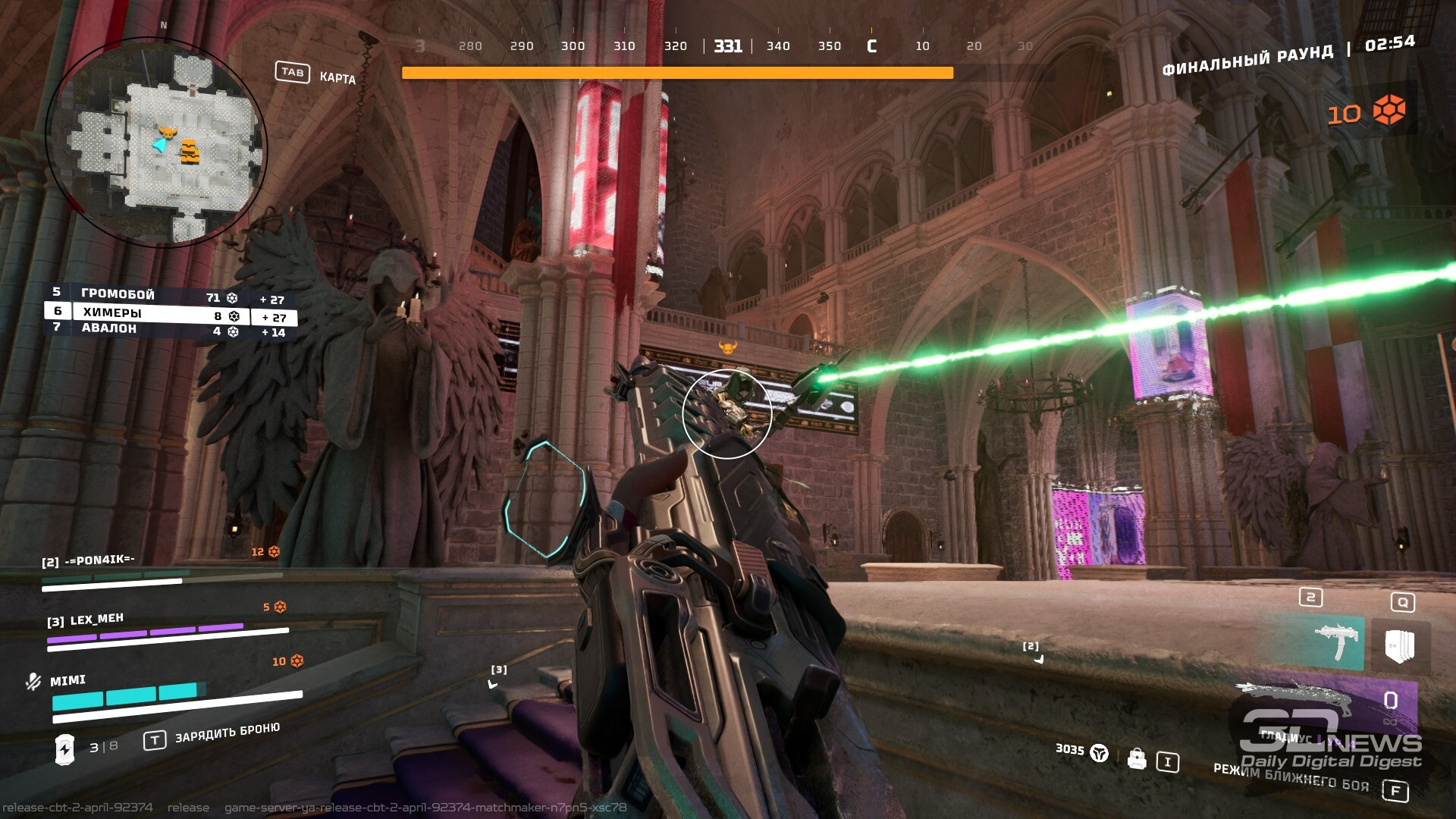Select teammate -=PON4IK=- in squad list
The height and width of the screenshot is (819, 1456).
[x=89, y=561]
